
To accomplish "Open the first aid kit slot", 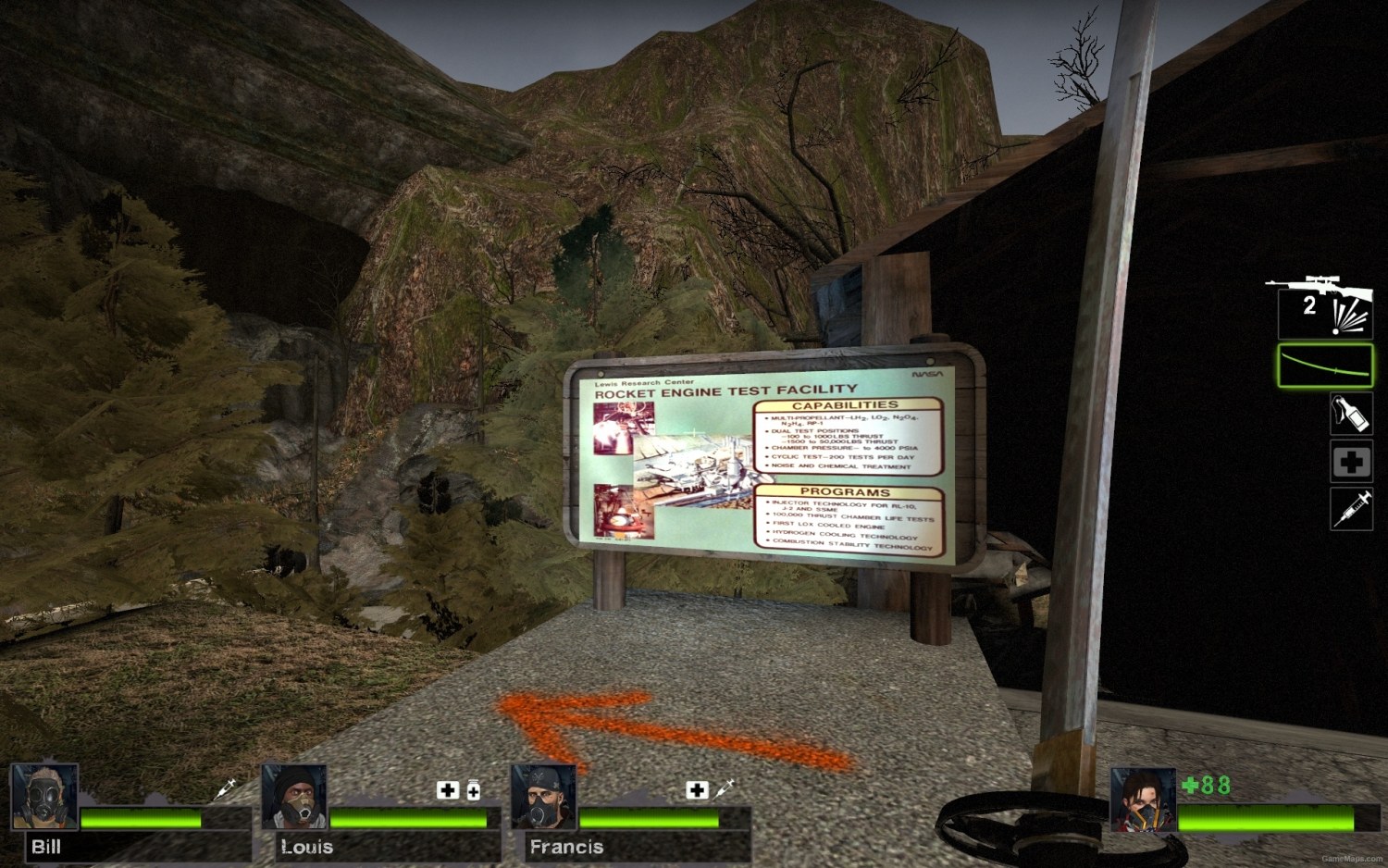I will point(1350,461).
